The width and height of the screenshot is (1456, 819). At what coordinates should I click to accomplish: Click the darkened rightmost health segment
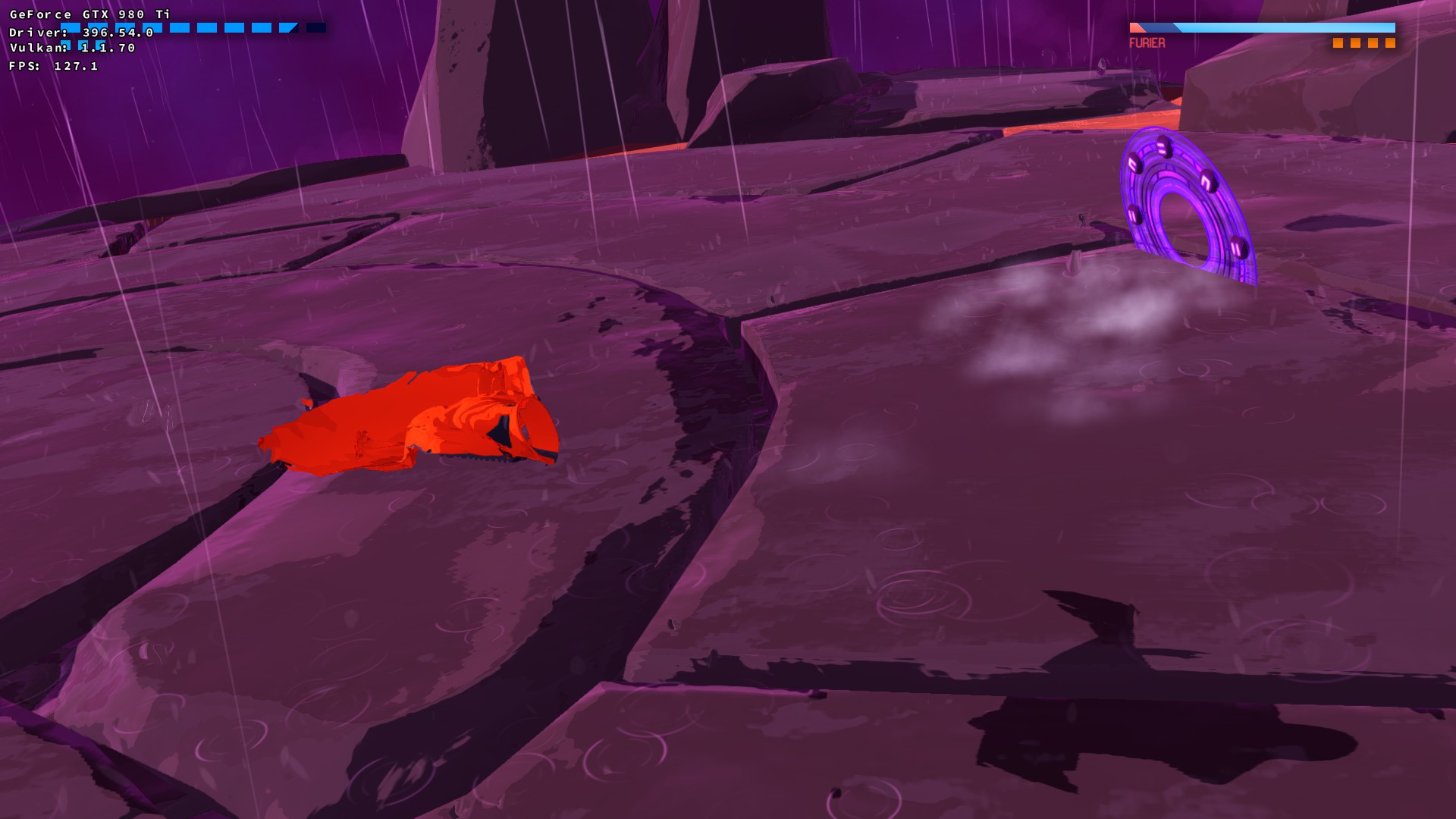coord(317,28)
